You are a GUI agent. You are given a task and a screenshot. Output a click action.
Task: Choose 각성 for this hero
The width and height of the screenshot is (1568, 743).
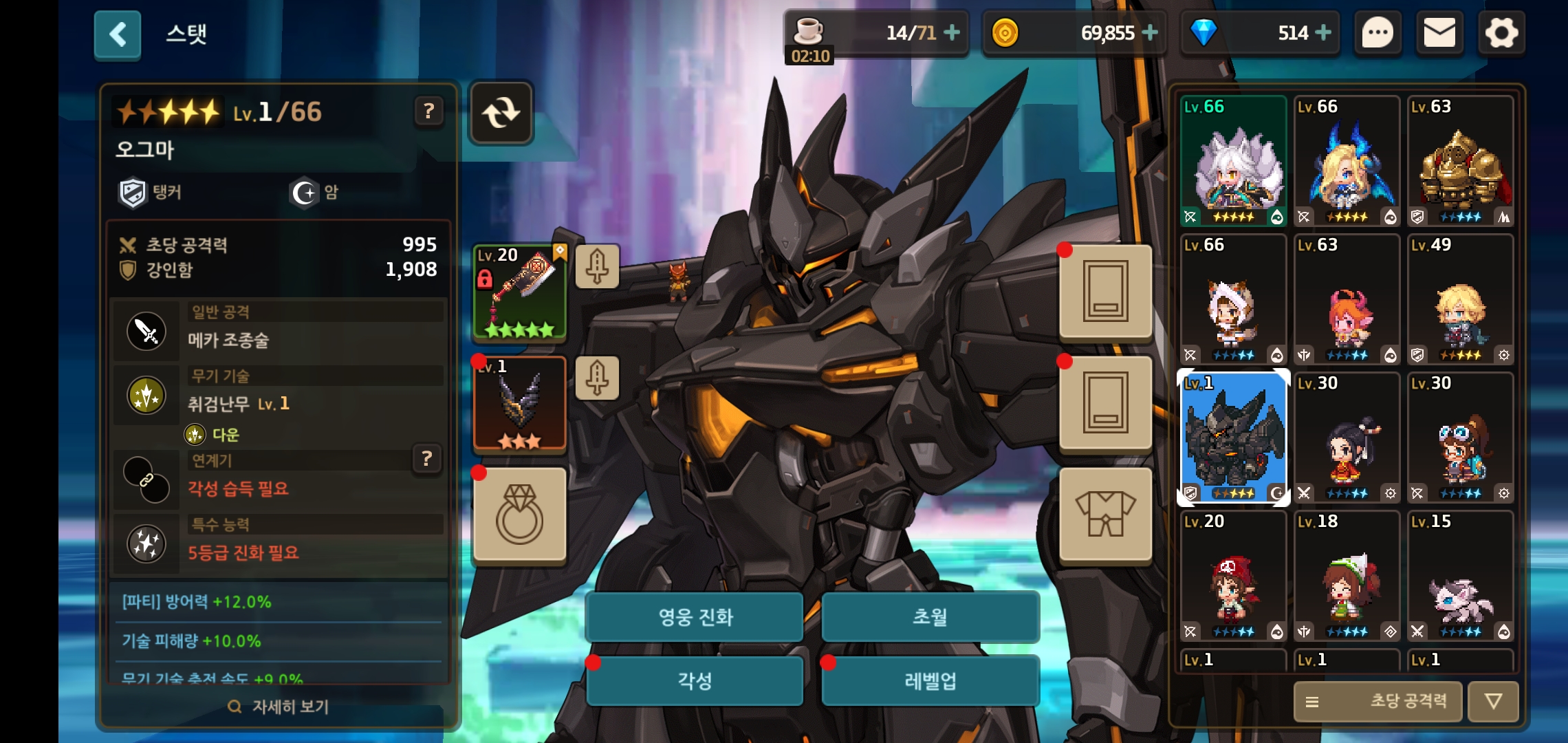tap(695, 680)
